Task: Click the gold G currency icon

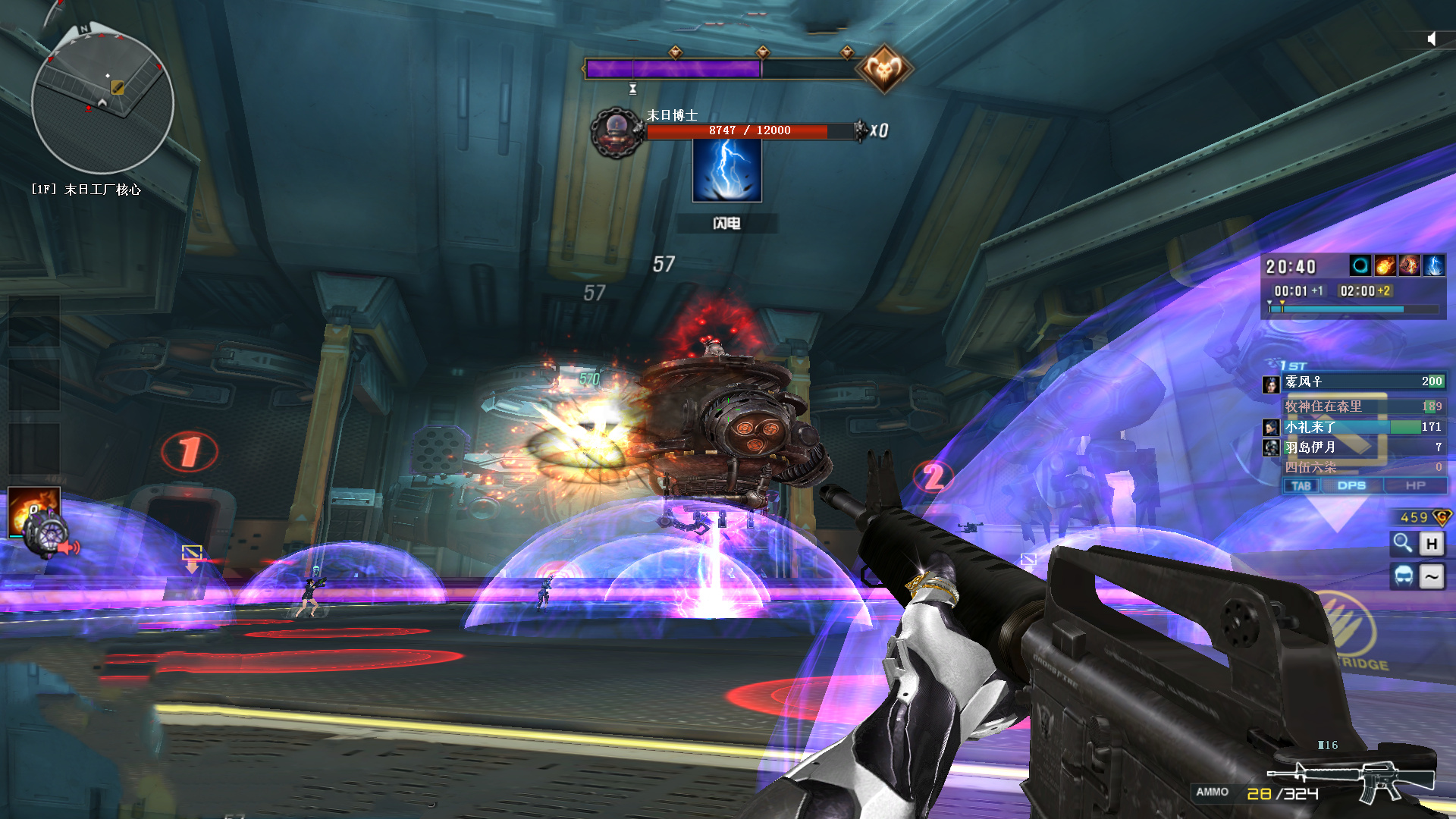Action: point(1441,517)
